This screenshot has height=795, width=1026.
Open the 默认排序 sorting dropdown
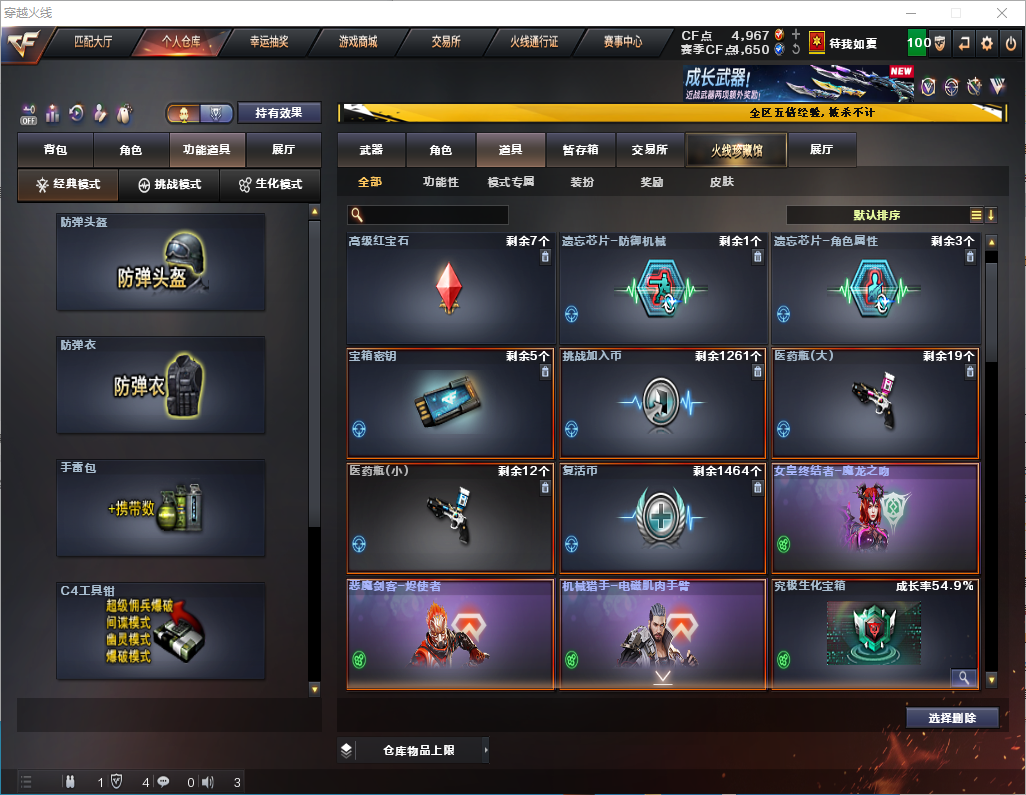[876, 215]
